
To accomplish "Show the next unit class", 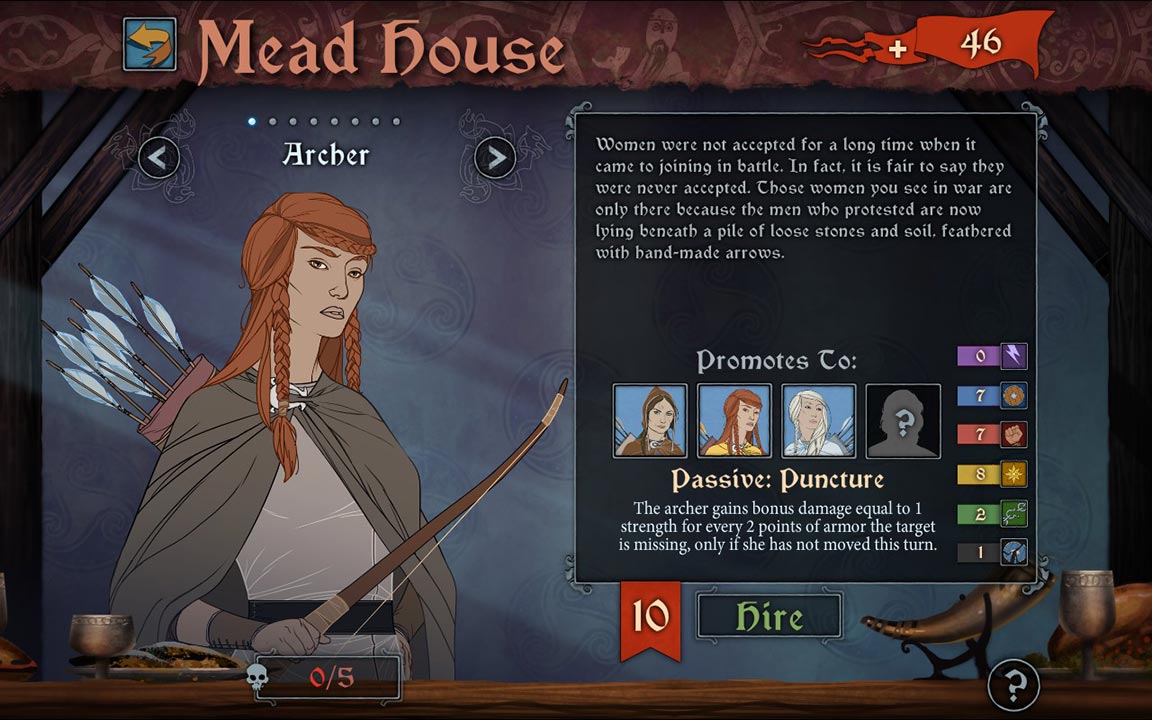I will [494, 157].
